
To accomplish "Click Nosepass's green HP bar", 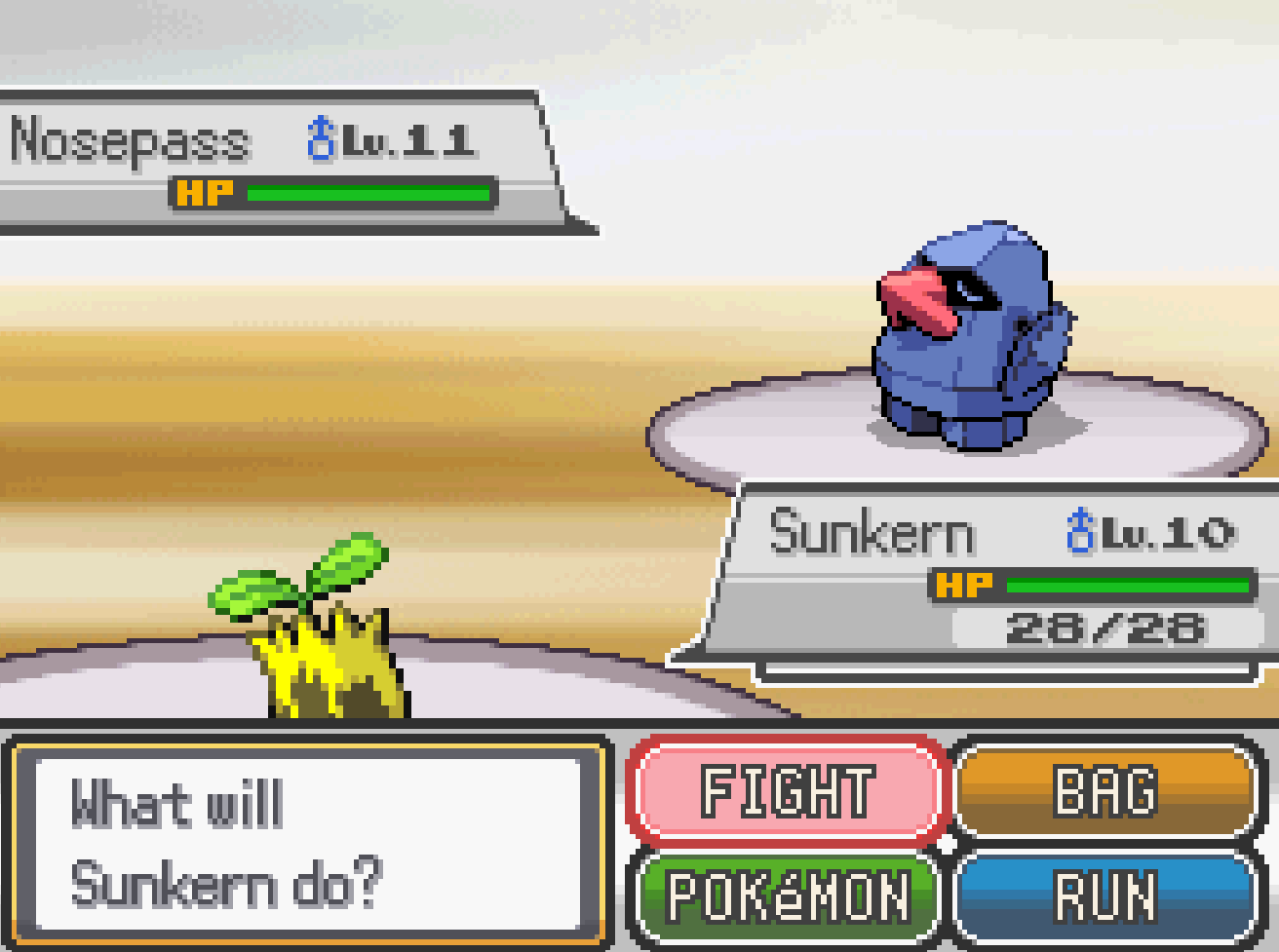I will coord(370,192).
